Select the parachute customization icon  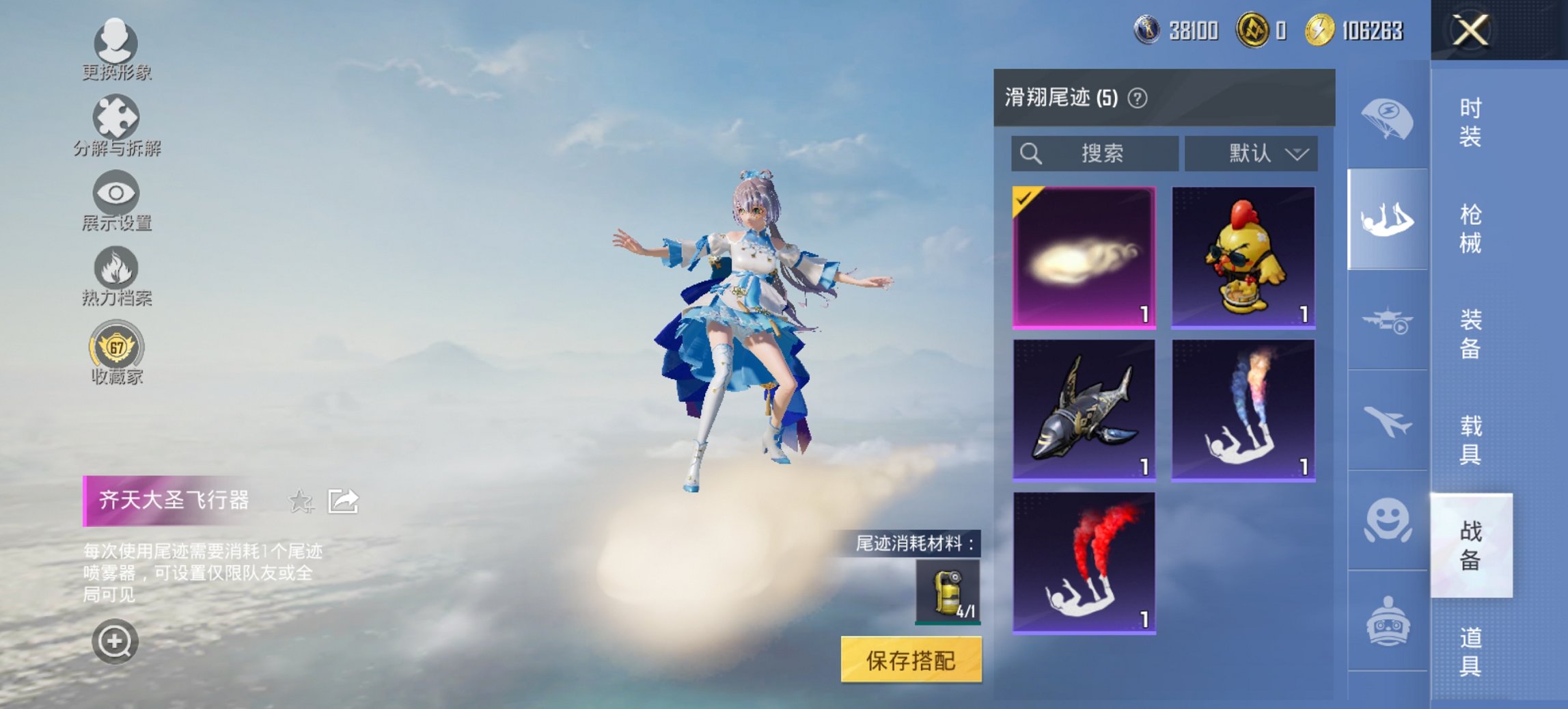pos(1387,116)
